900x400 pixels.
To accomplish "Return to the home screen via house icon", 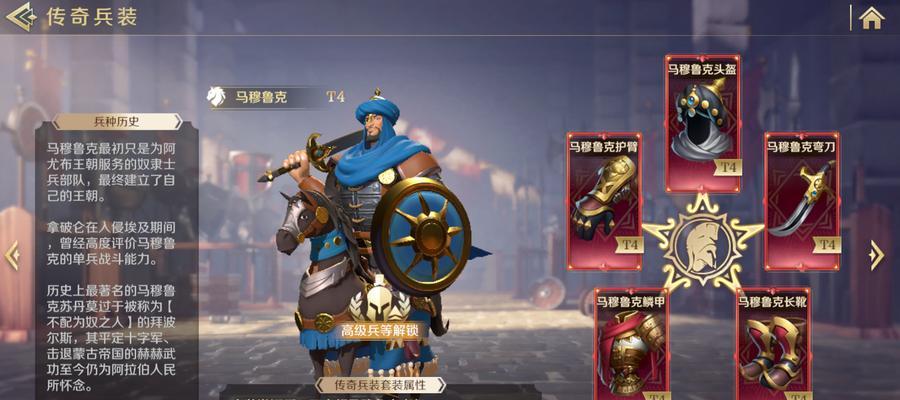I will coord(872,17).
